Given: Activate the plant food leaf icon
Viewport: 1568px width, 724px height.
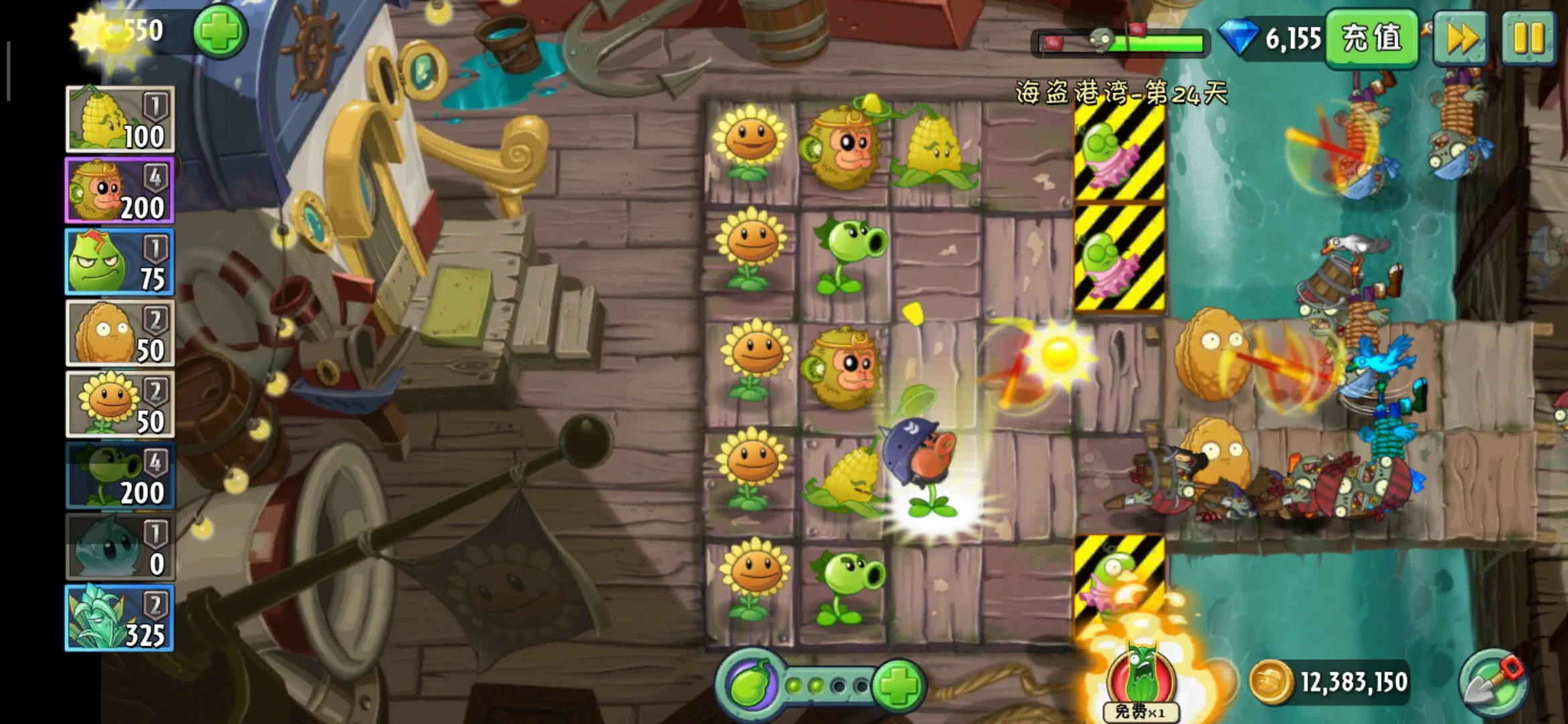Looking at the screenshot, I should point(750,685).
